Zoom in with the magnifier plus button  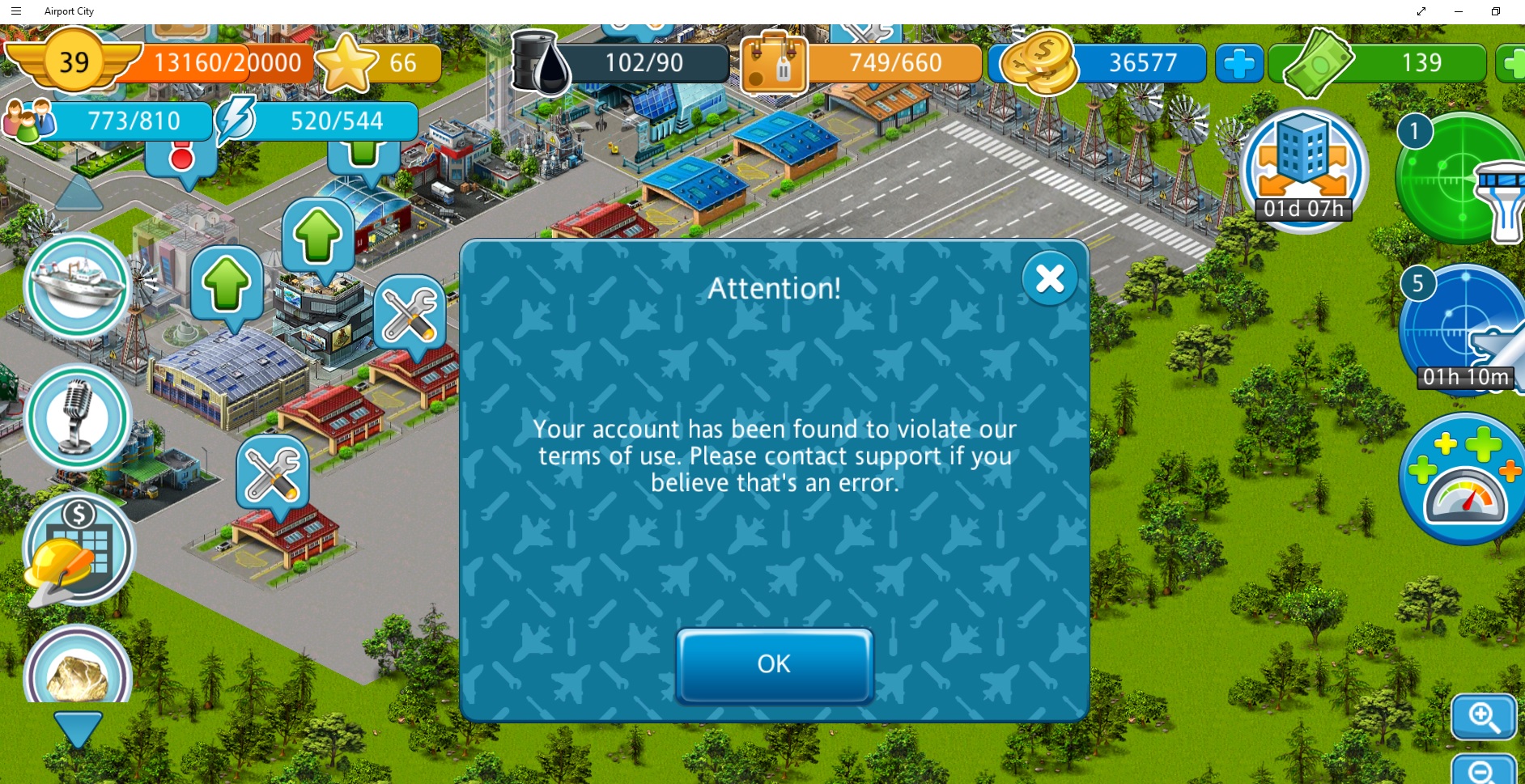(x=1483, y=717)
